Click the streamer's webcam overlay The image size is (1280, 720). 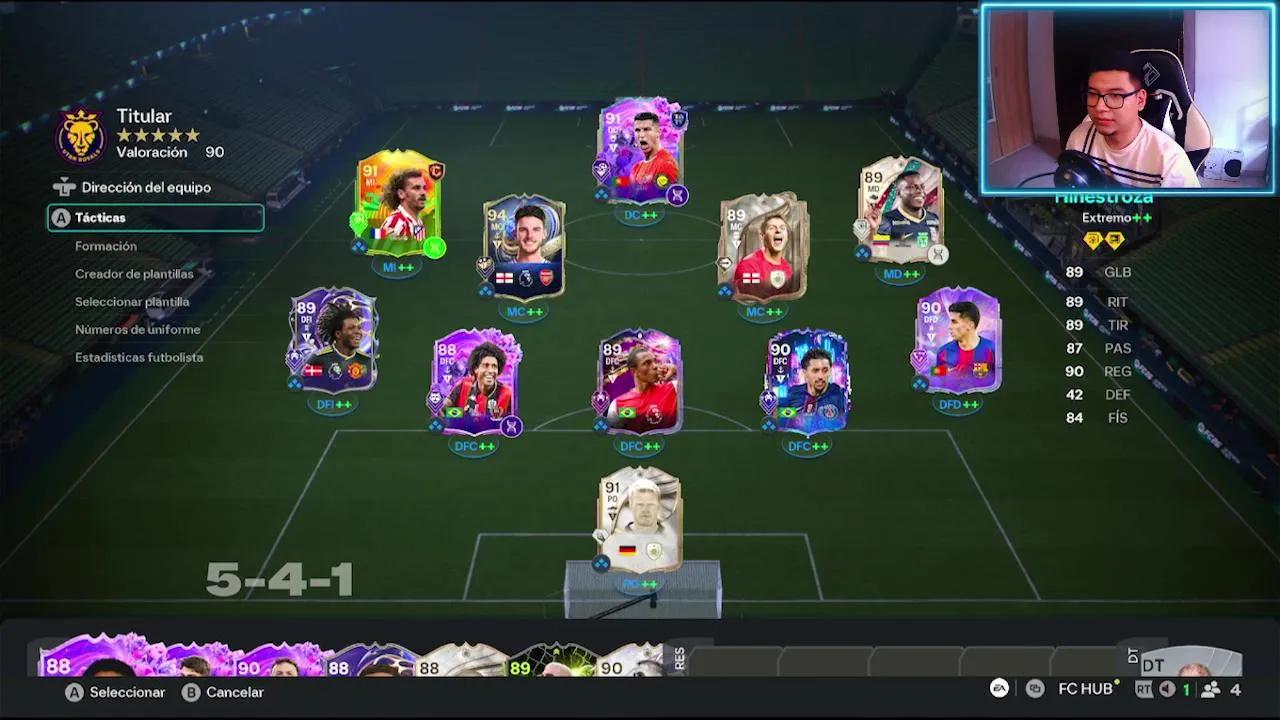[1128, 97]
